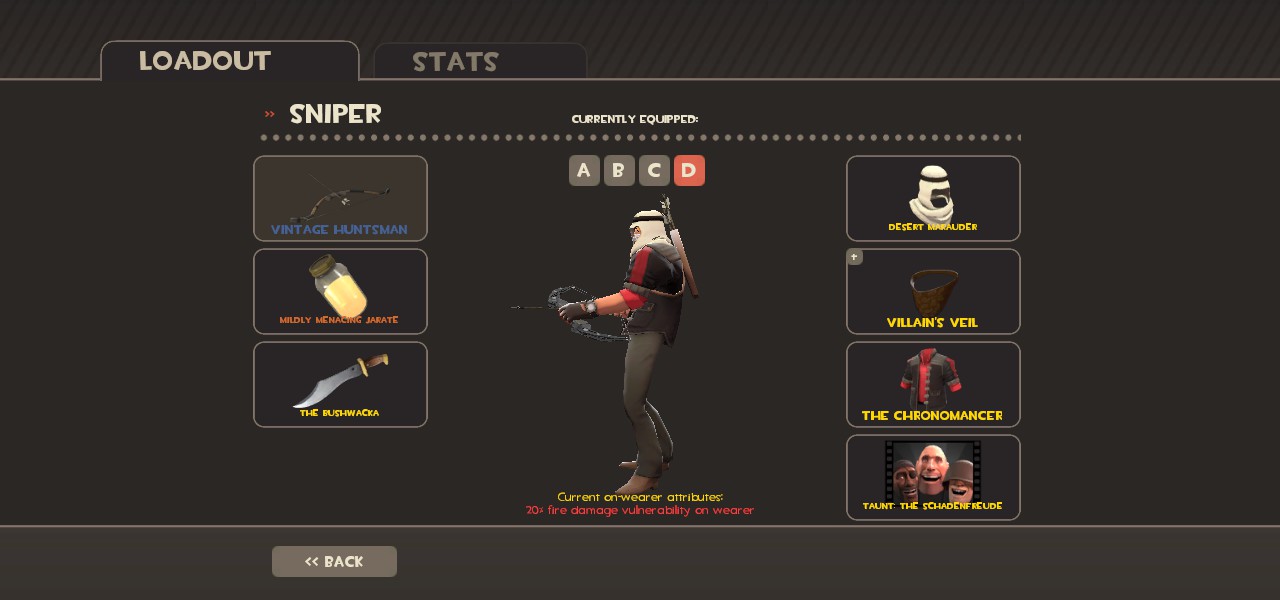Select loadout preset A
This screenshot has width=1280, height=600.
(x=584, y=171)
